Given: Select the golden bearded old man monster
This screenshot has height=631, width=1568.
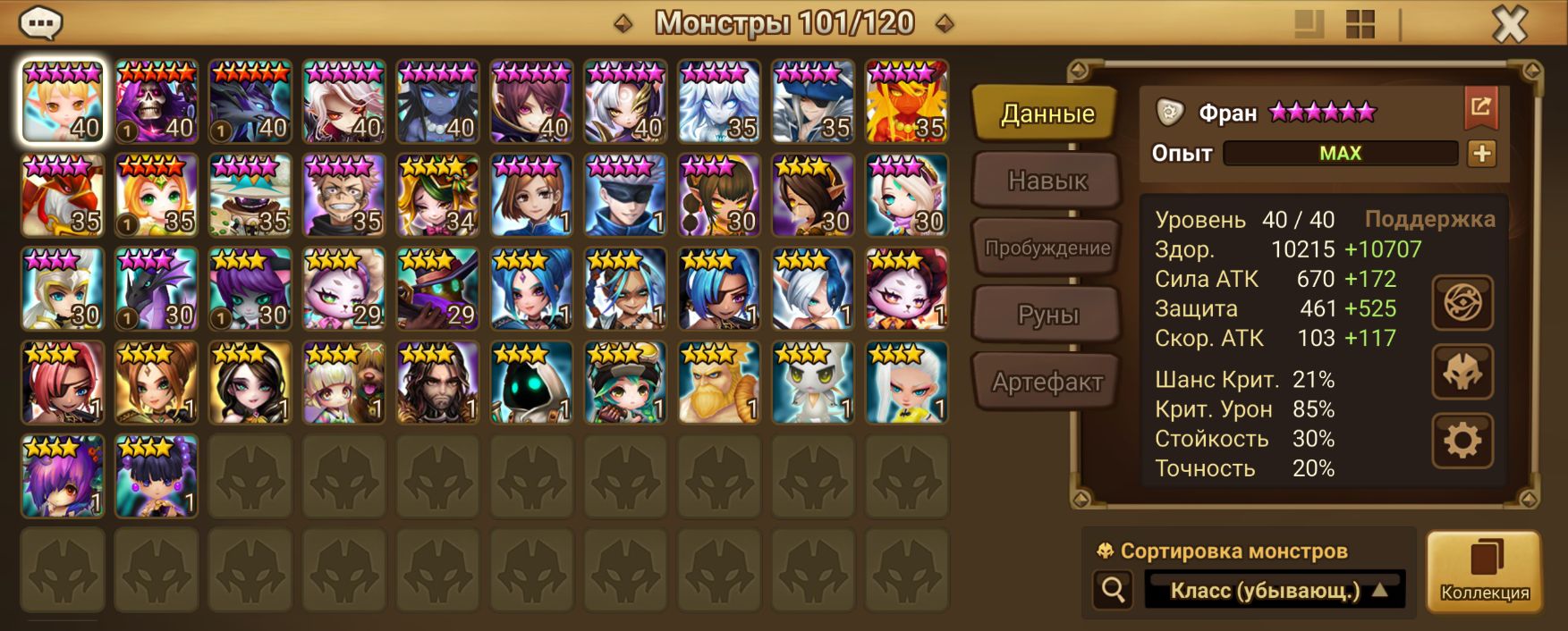Looking at the screenshot, I should click(x=719, y=383).
